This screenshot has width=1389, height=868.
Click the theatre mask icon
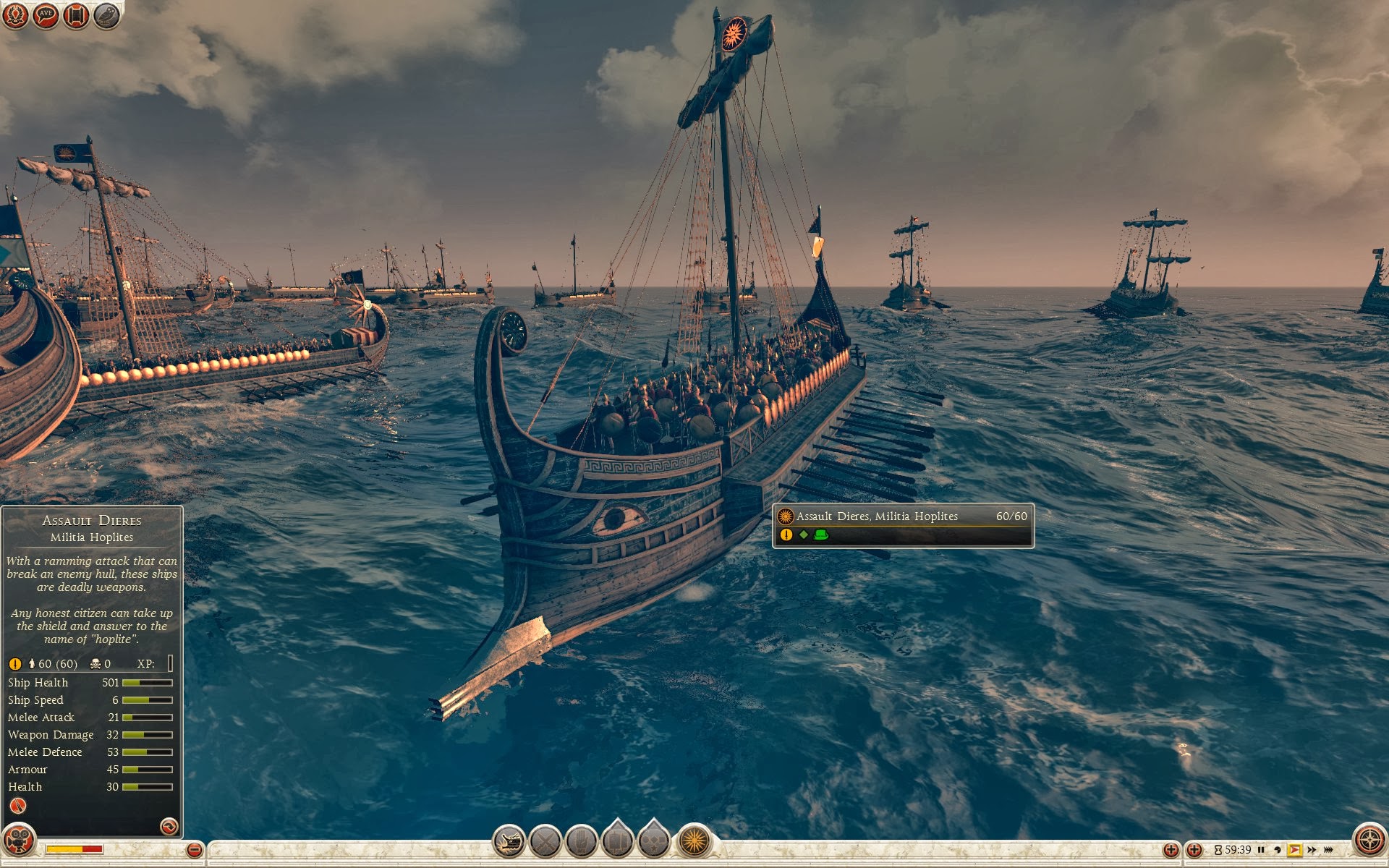point(19,841)
